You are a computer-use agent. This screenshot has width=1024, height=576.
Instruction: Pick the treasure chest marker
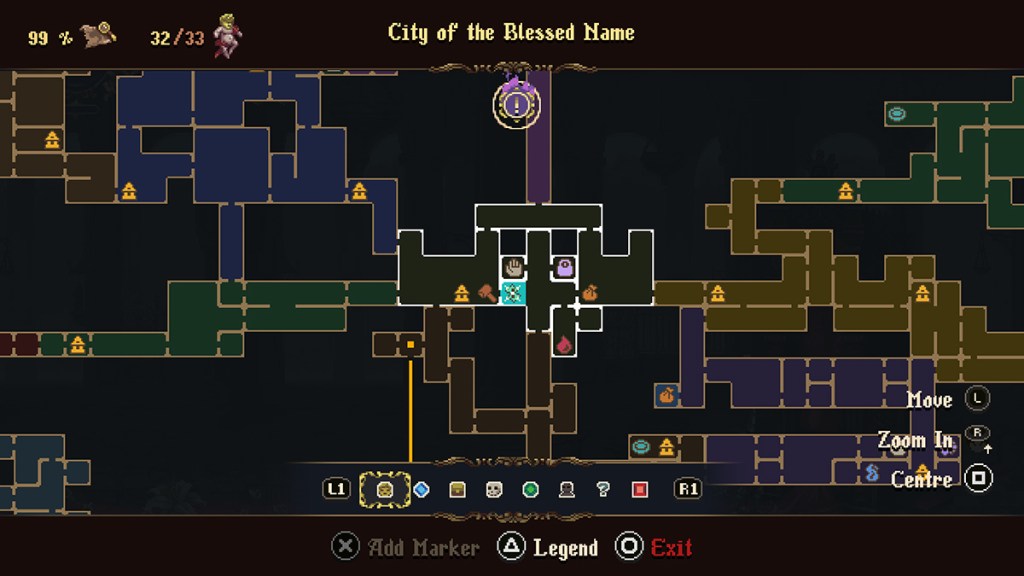click(457, 490)
